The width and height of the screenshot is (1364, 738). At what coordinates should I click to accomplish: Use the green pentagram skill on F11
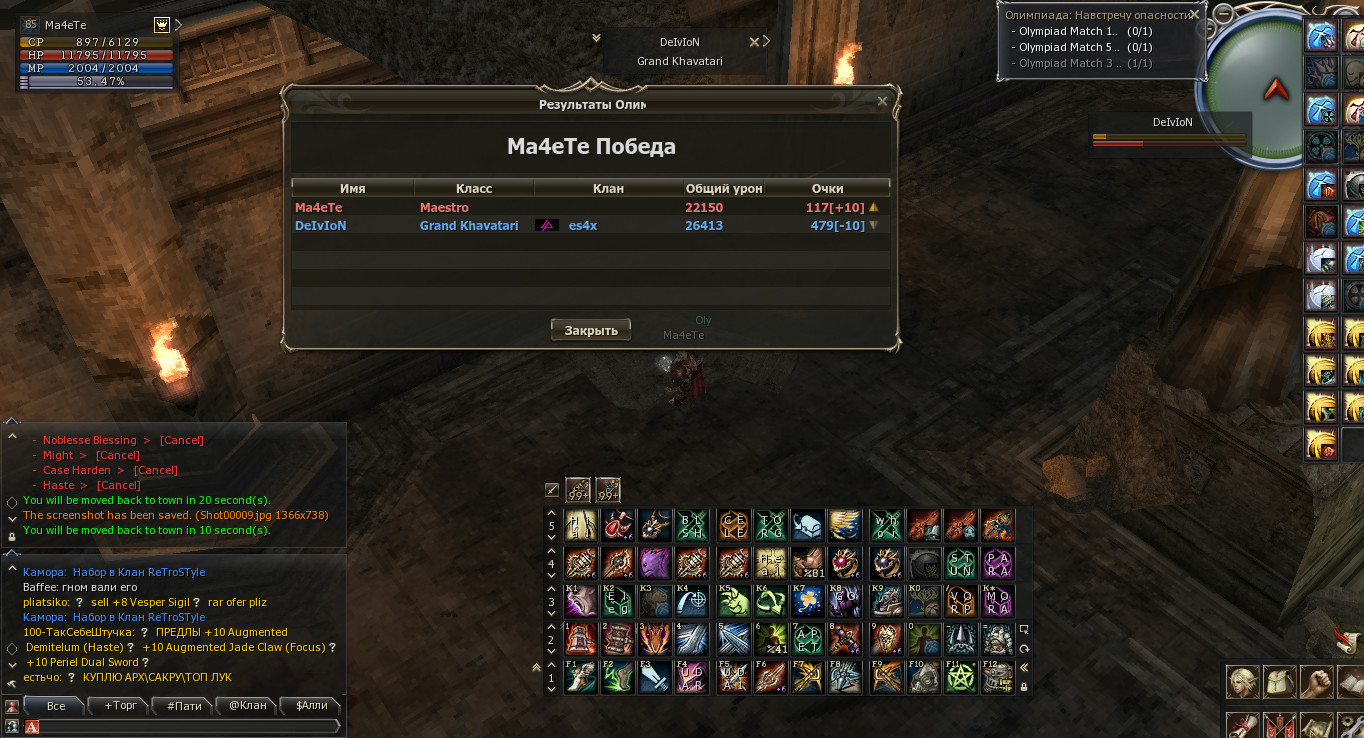click(x=961, y=677)
